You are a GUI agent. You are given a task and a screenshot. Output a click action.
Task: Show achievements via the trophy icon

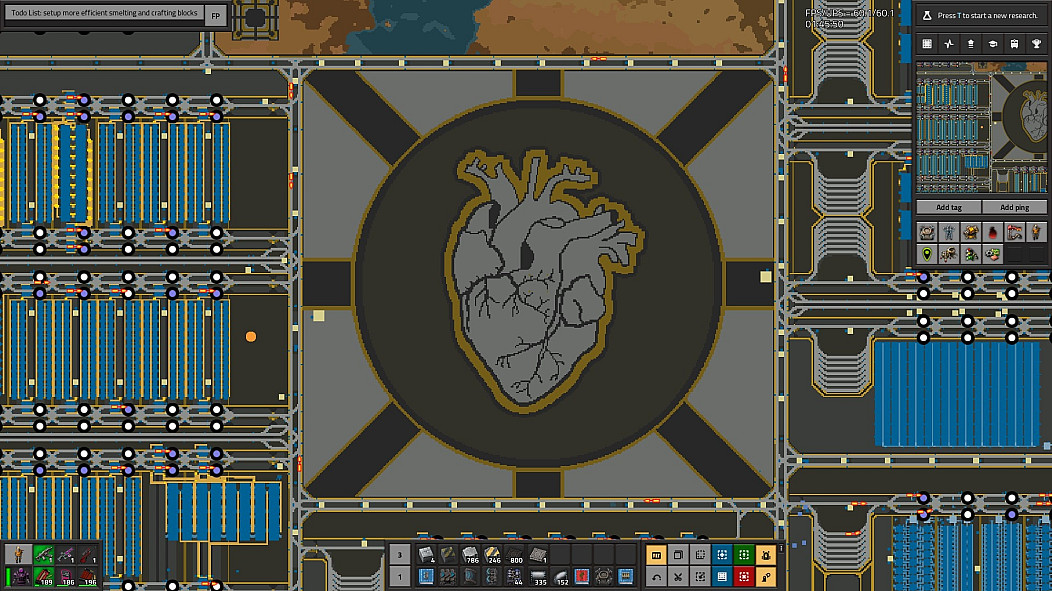[1037, 44]
